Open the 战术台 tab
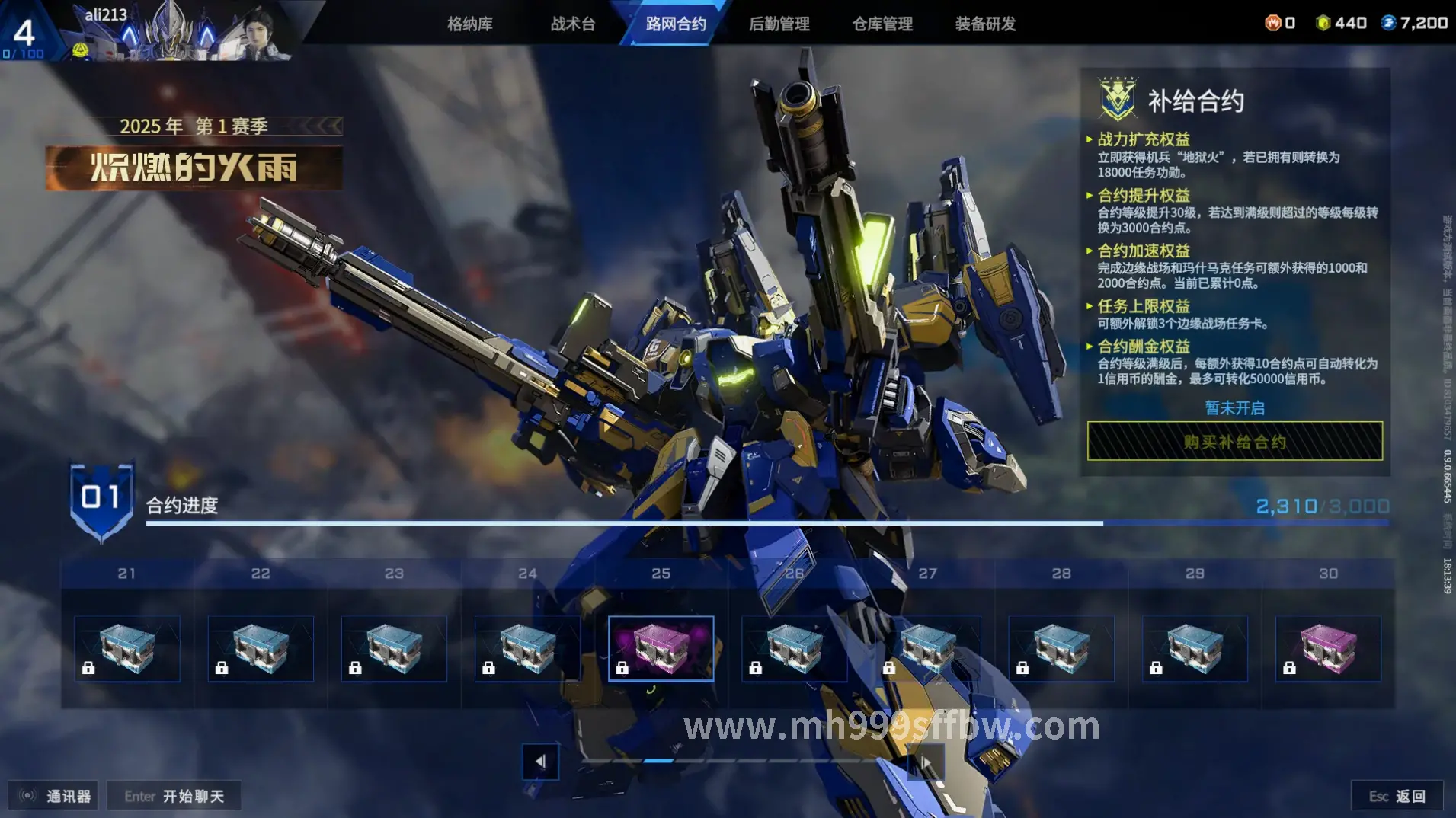Viewport: 1456px width, 818px height. 573,24
